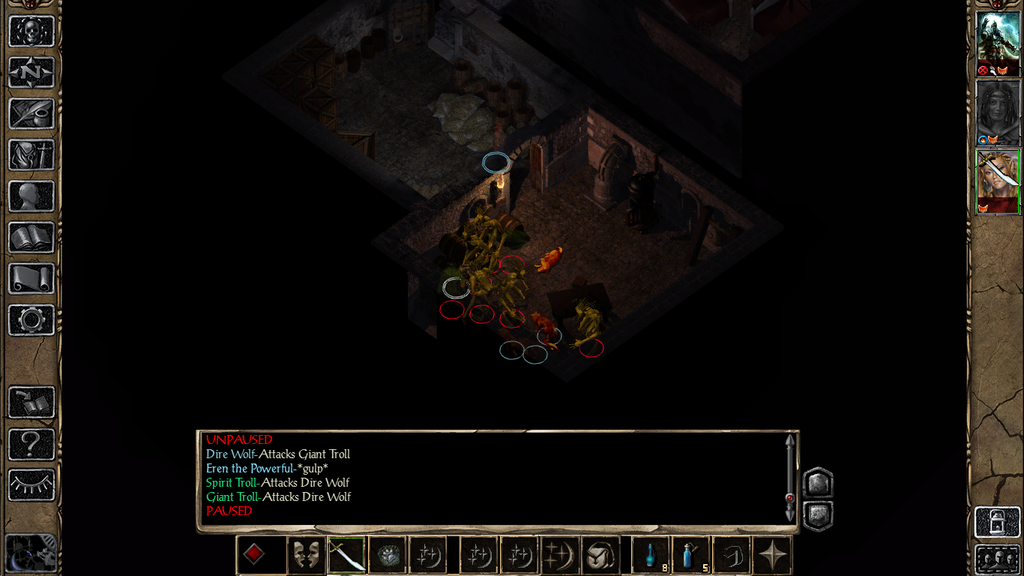Toggle the clock pause button

pos(31,553)
